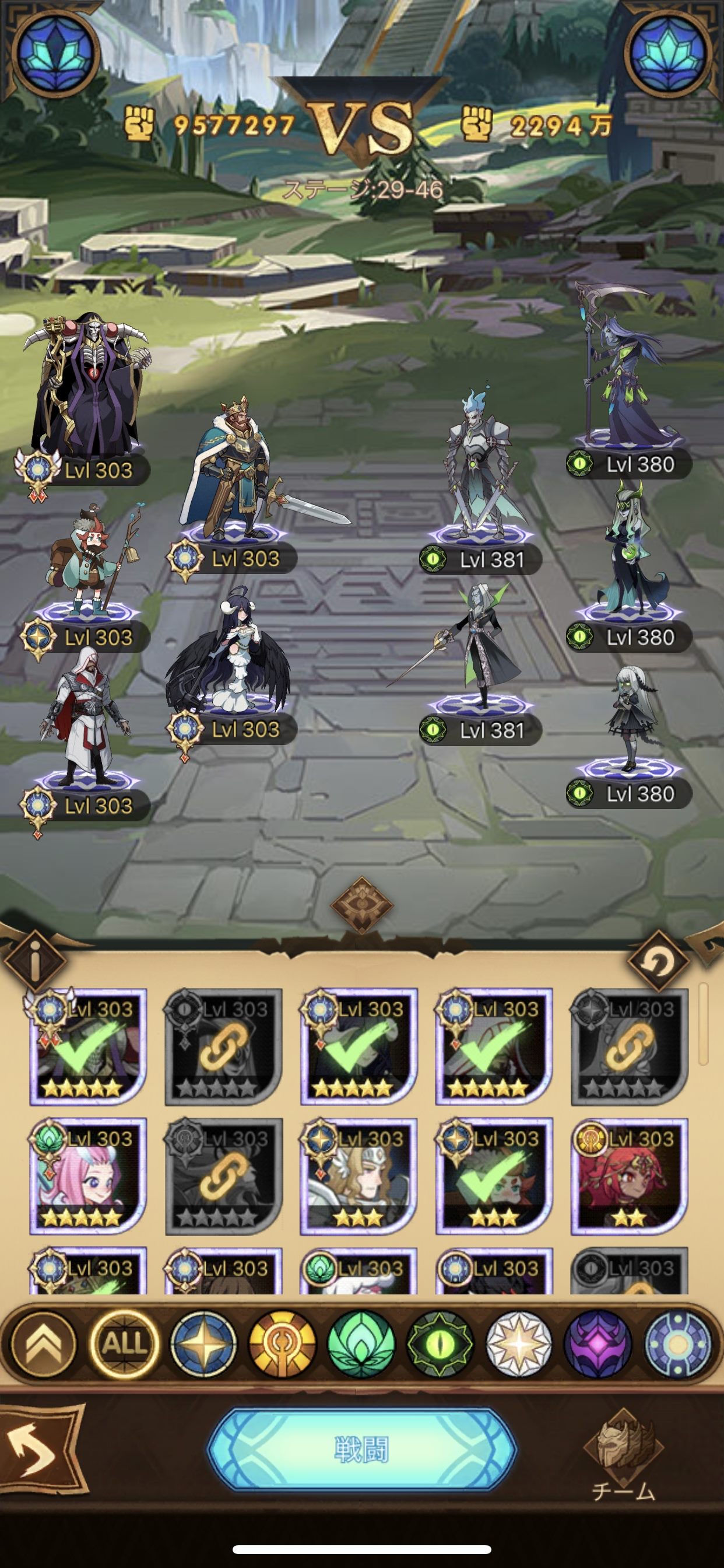This screenshot has width=724, height=1568.
Task: Start the battle with the 戦闘 button
Action: pos(361,1450)
